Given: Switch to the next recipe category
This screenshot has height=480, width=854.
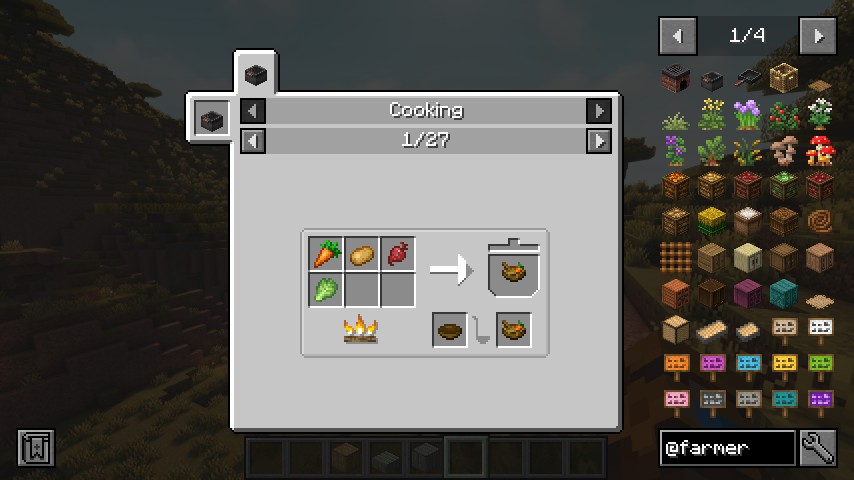Looking at the screenshot, I should click(x=598, y=111).
